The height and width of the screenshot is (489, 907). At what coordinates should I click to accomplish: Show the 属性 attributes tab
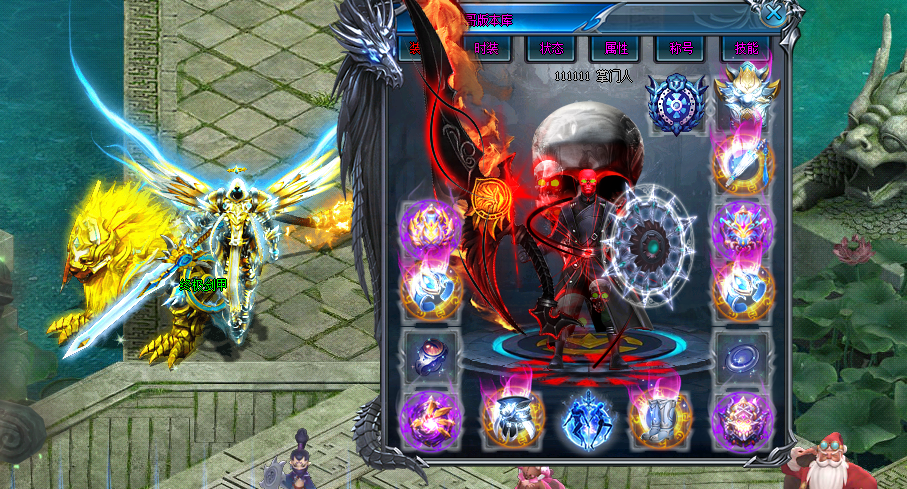[x=614, y=48]
